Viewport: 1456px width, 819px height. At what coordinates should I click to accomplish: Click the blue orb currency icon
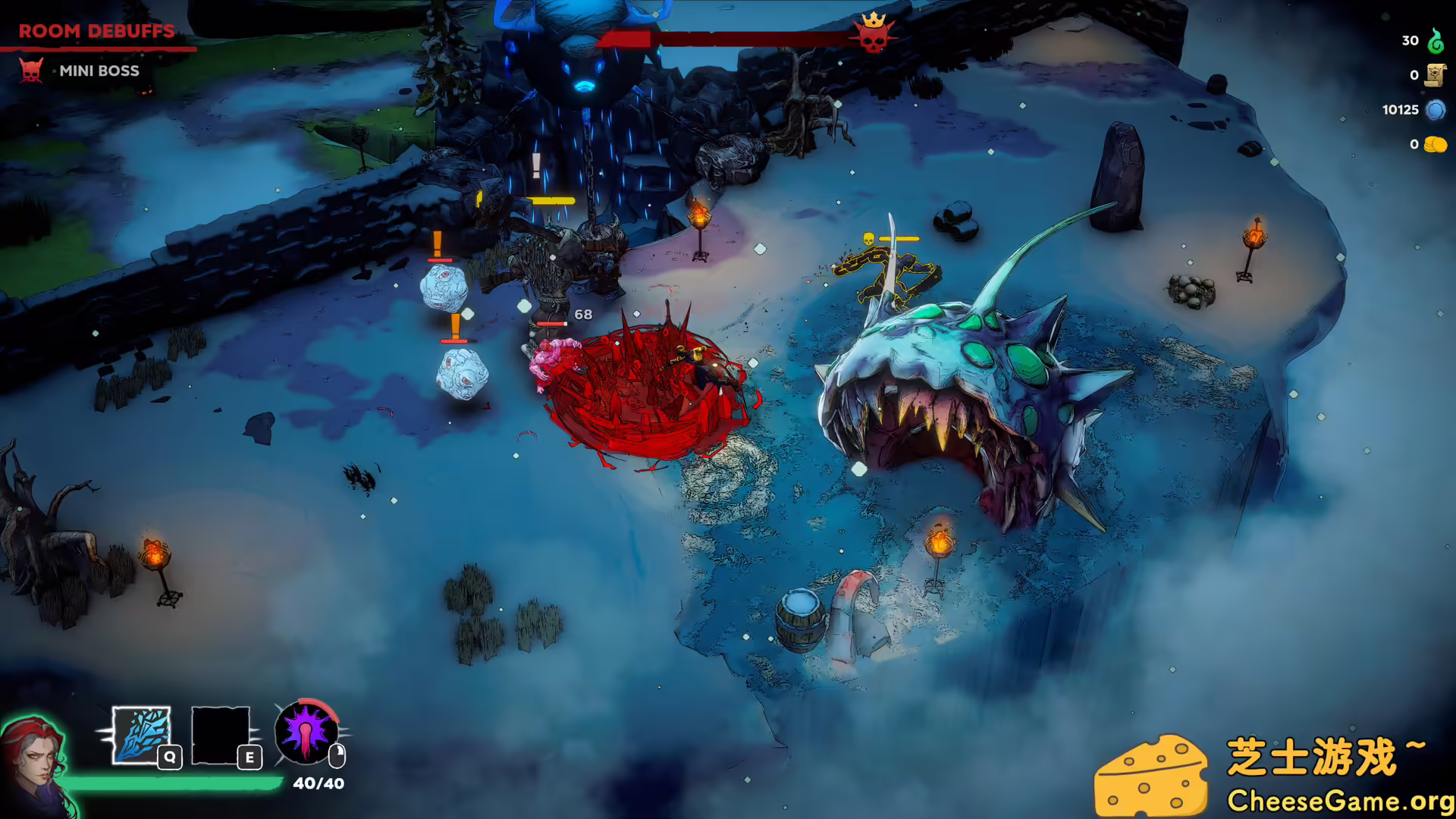pyautogui.click(x=1435, y=110)
